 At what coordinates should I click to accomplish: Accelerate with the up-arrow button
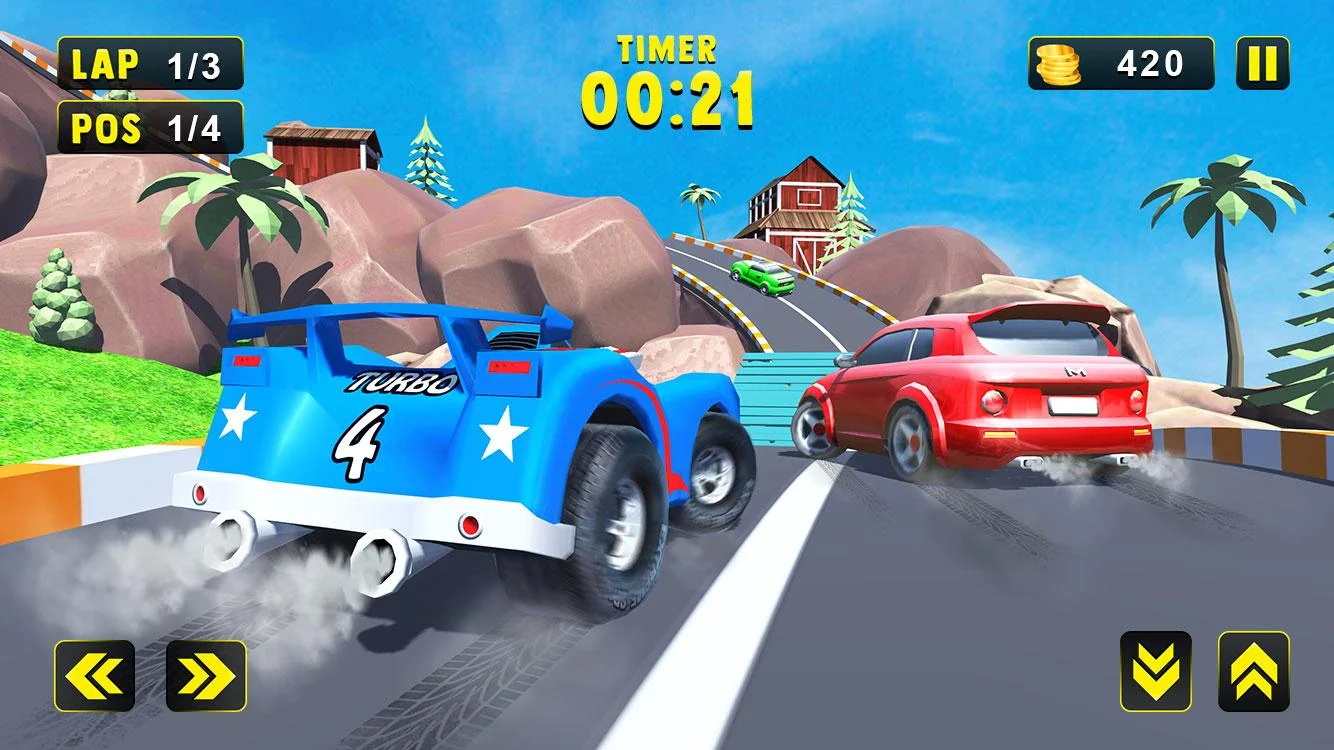[x=1253, y=671]
